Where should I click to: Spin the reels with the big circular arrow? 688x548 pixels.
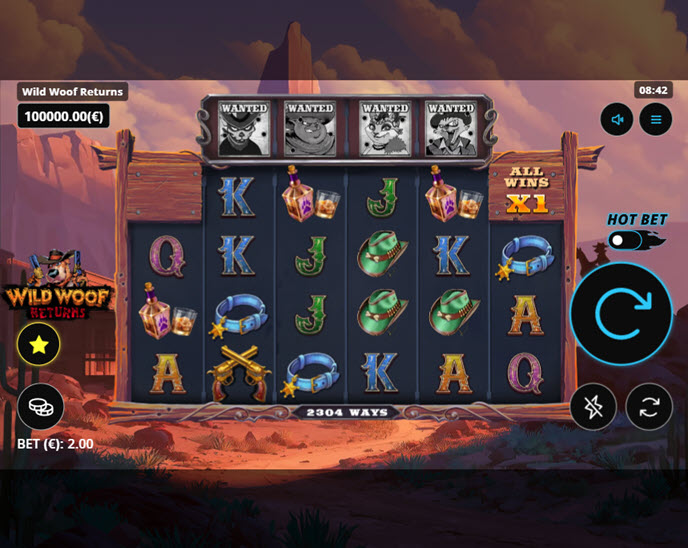621,315
